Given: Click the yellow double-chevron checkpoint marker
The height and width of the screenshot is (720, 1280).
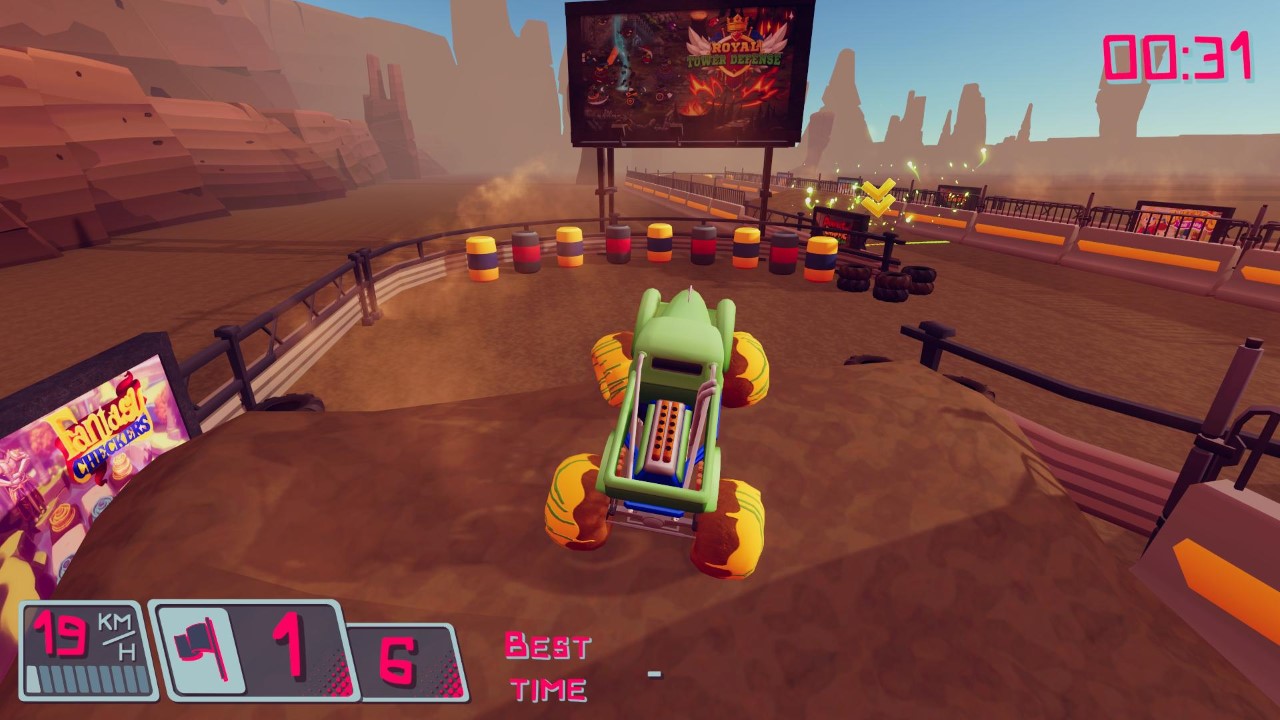Looking at the screenshot, I should click(x=877, y=195).
